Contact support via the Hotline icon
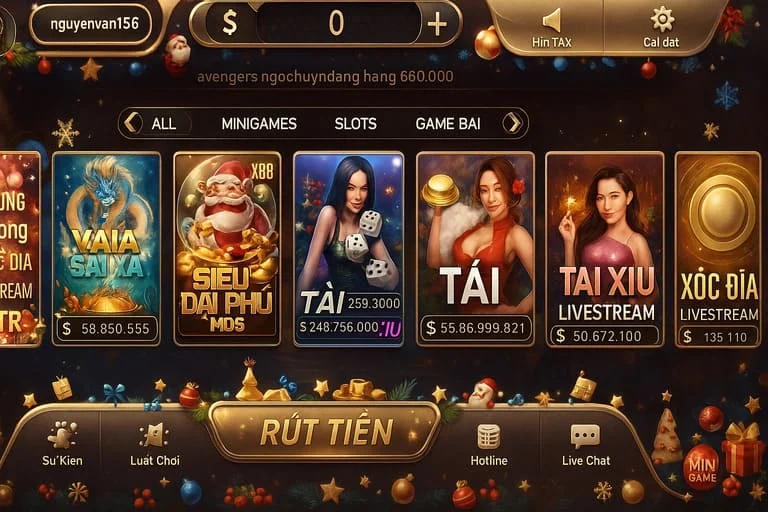The width and height of the screenshot is (768, 512). 488,443
